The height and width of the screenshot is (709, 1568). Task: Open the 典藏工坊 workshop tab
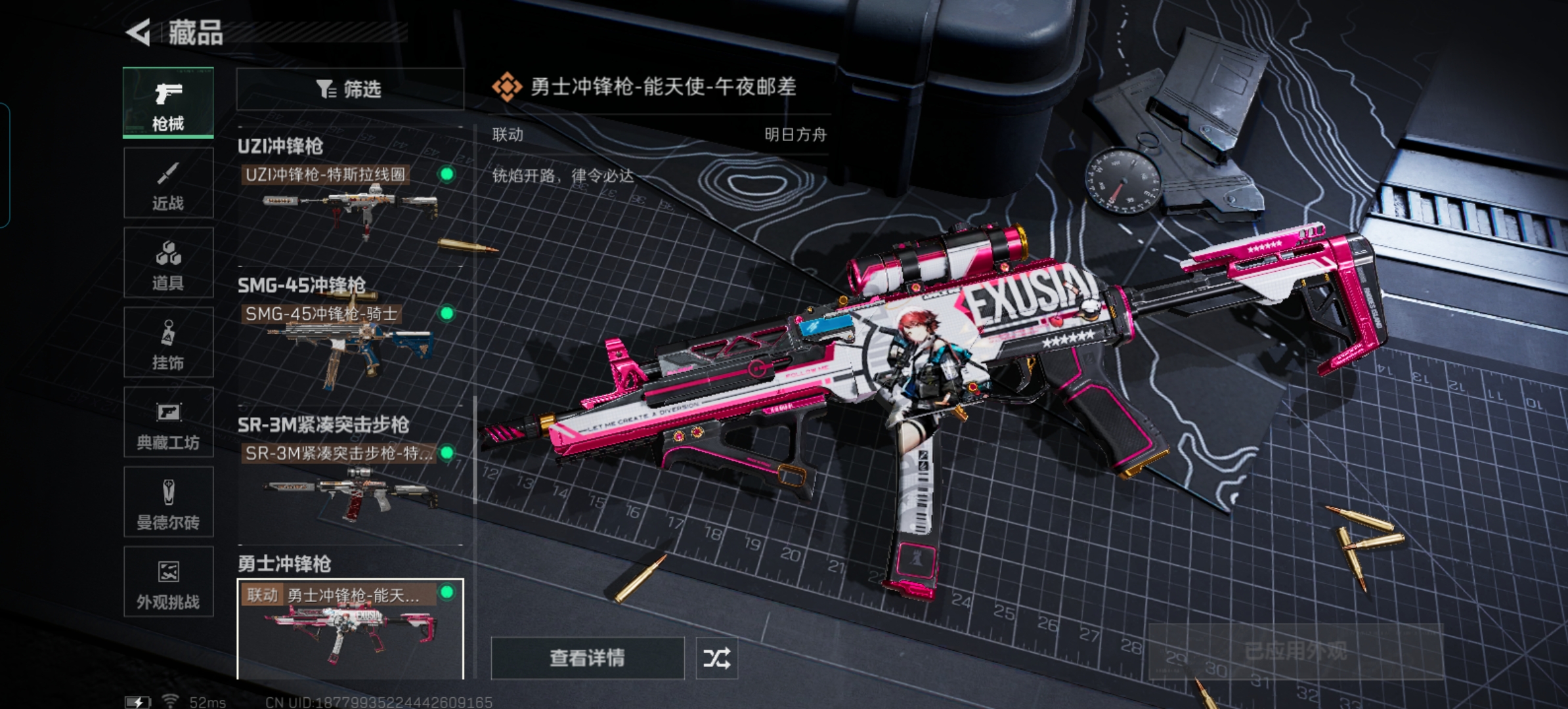pyautogui.click(x=168, y=423)
